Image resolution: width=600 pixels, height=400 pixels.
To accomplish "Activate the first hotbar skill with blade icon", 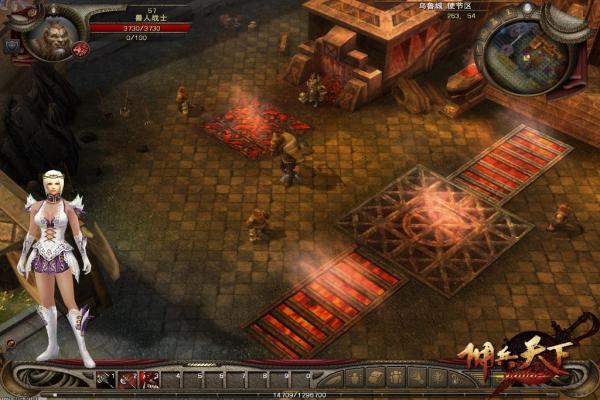I will (105, 378).
